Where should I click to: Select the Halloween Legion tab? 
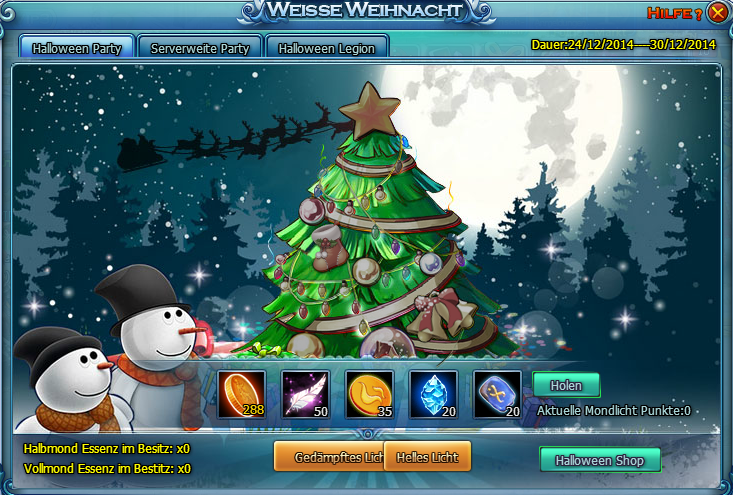[327, 48]
